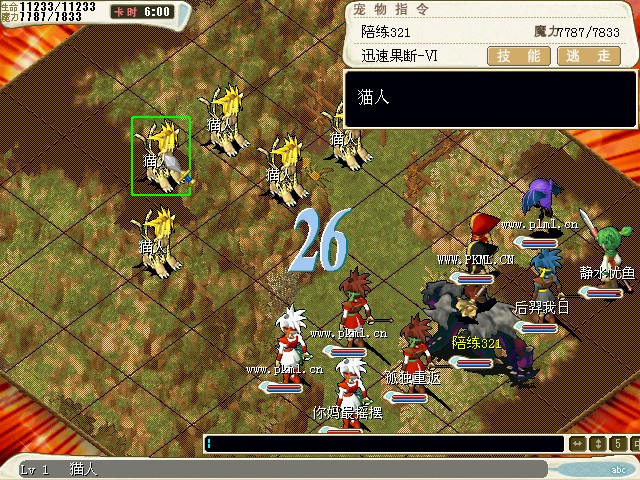Target the green-highlighted 猫人 enemy
The height and width of the screenshot is (480, 640).
[161, 156]
